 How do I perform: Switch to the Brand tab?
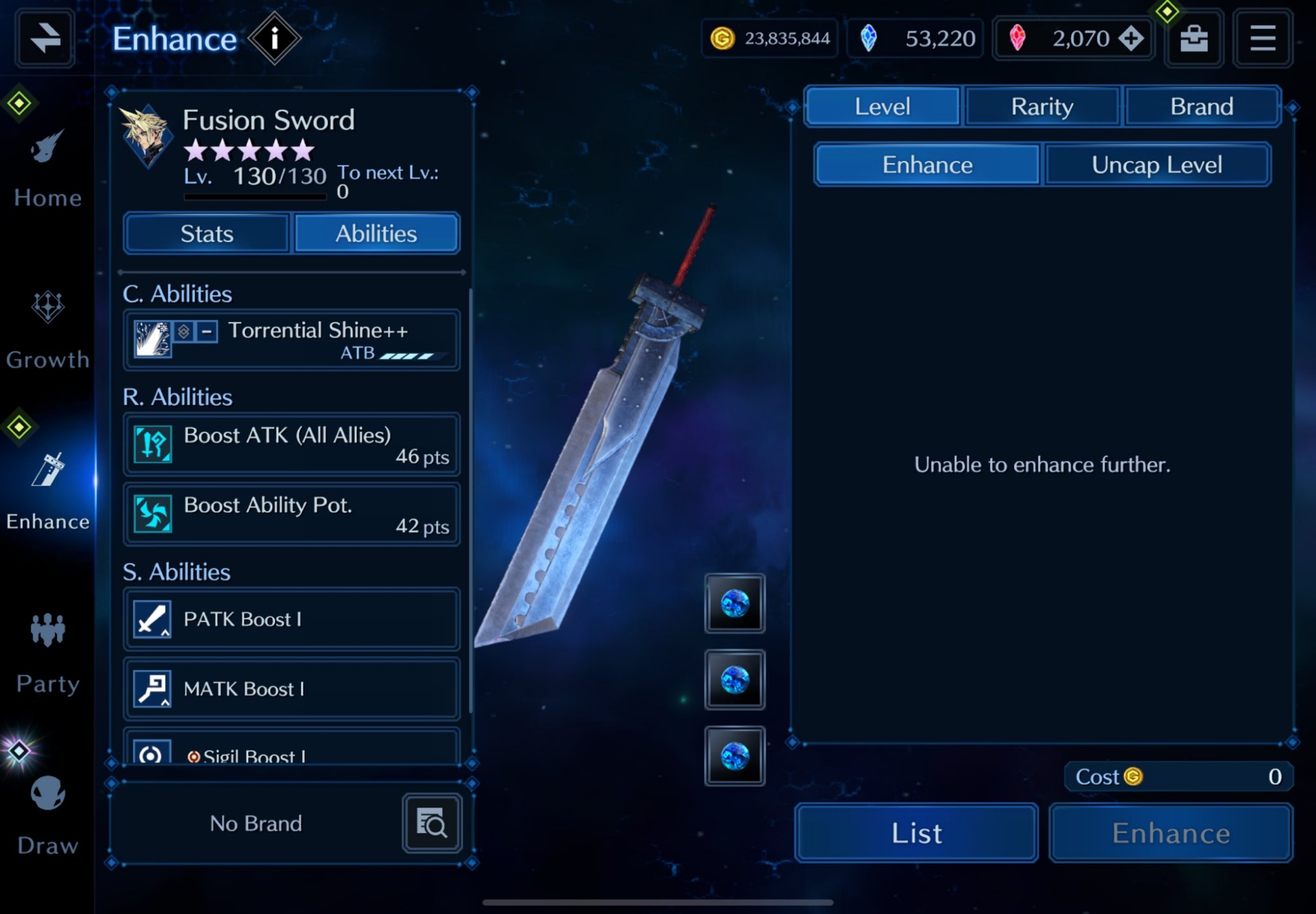[1202, 107]
